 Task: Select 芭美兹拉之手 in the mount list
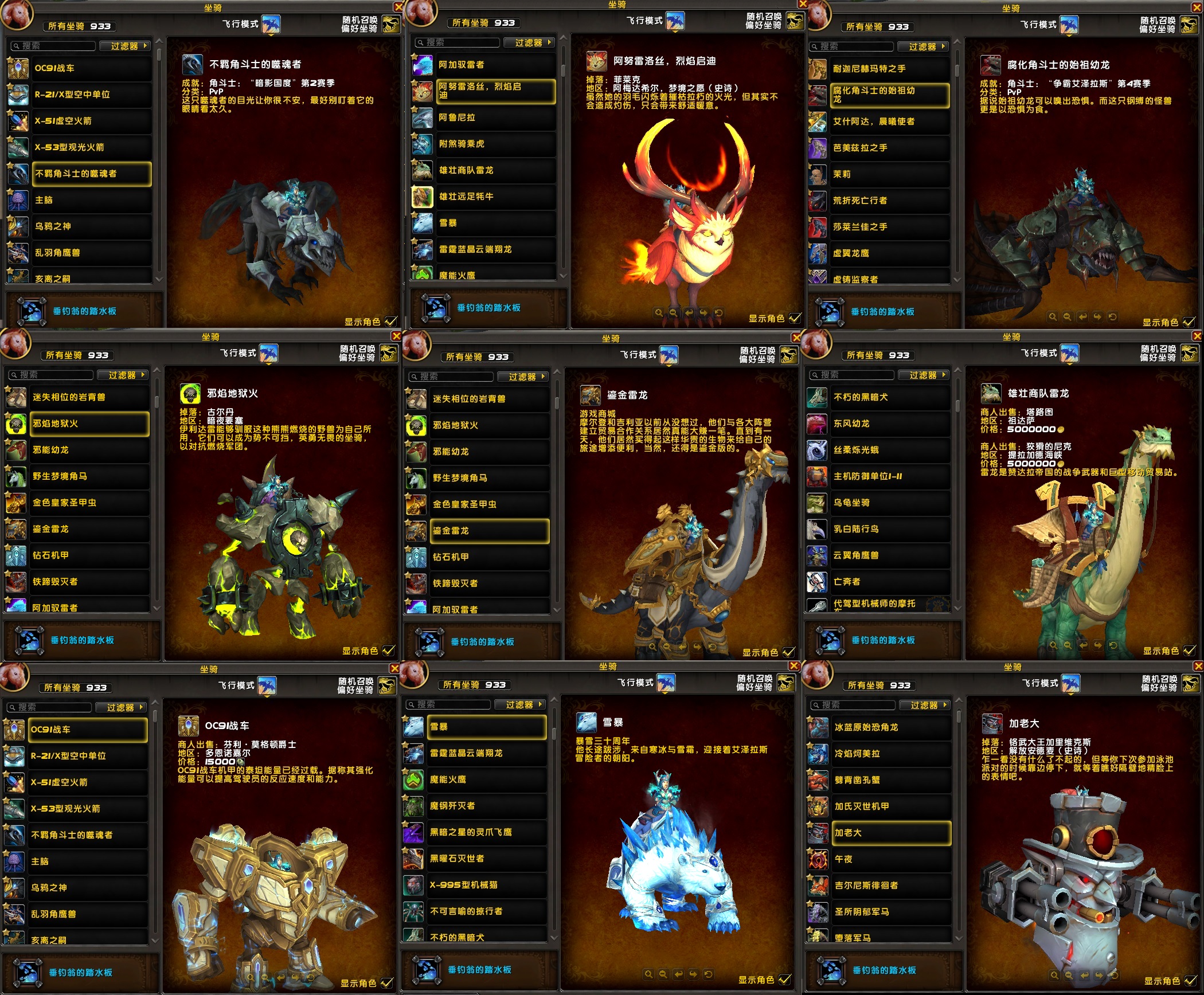click(890, 148)
